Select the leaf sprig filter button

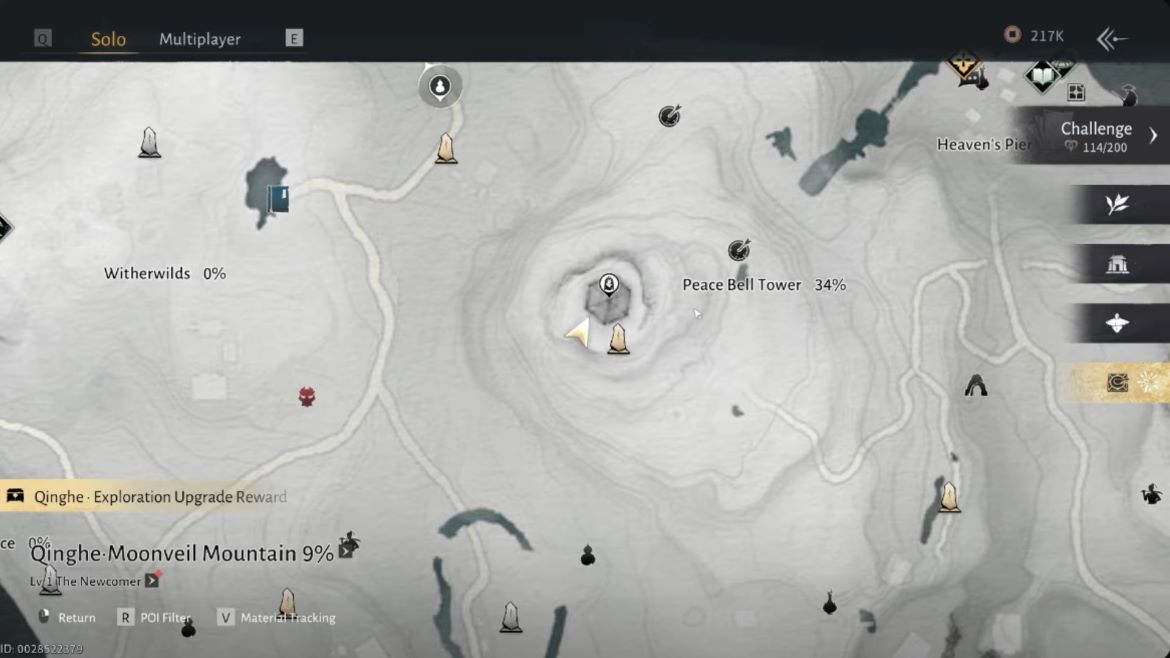[x=1117, y=205]
